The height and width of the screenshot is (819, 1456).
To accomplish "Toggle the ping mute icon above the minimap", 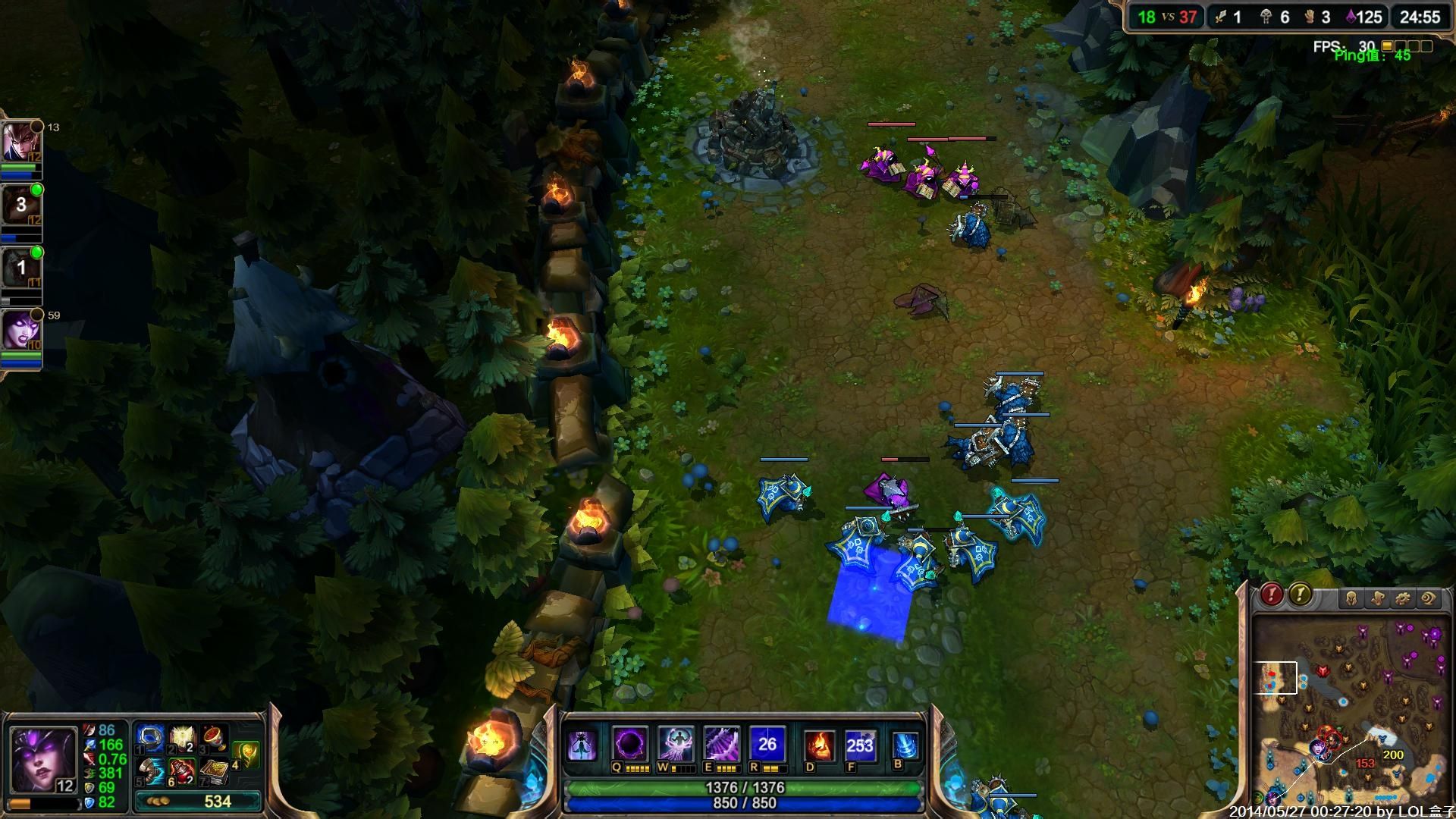I will [1377, 597].
